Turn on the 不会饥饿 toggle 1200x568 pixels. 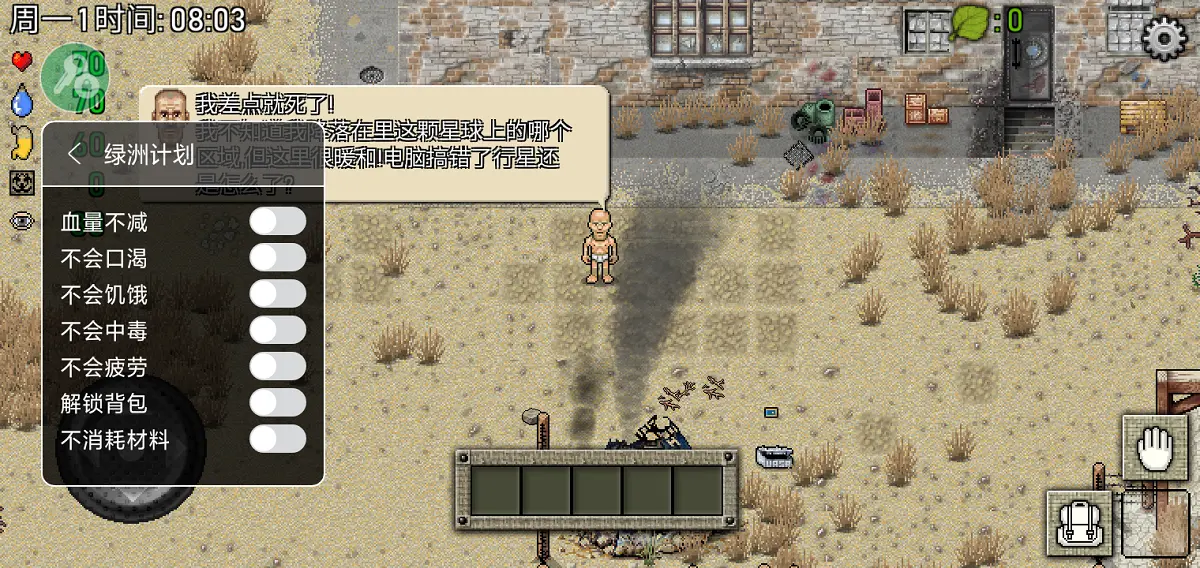coord(277,294)
